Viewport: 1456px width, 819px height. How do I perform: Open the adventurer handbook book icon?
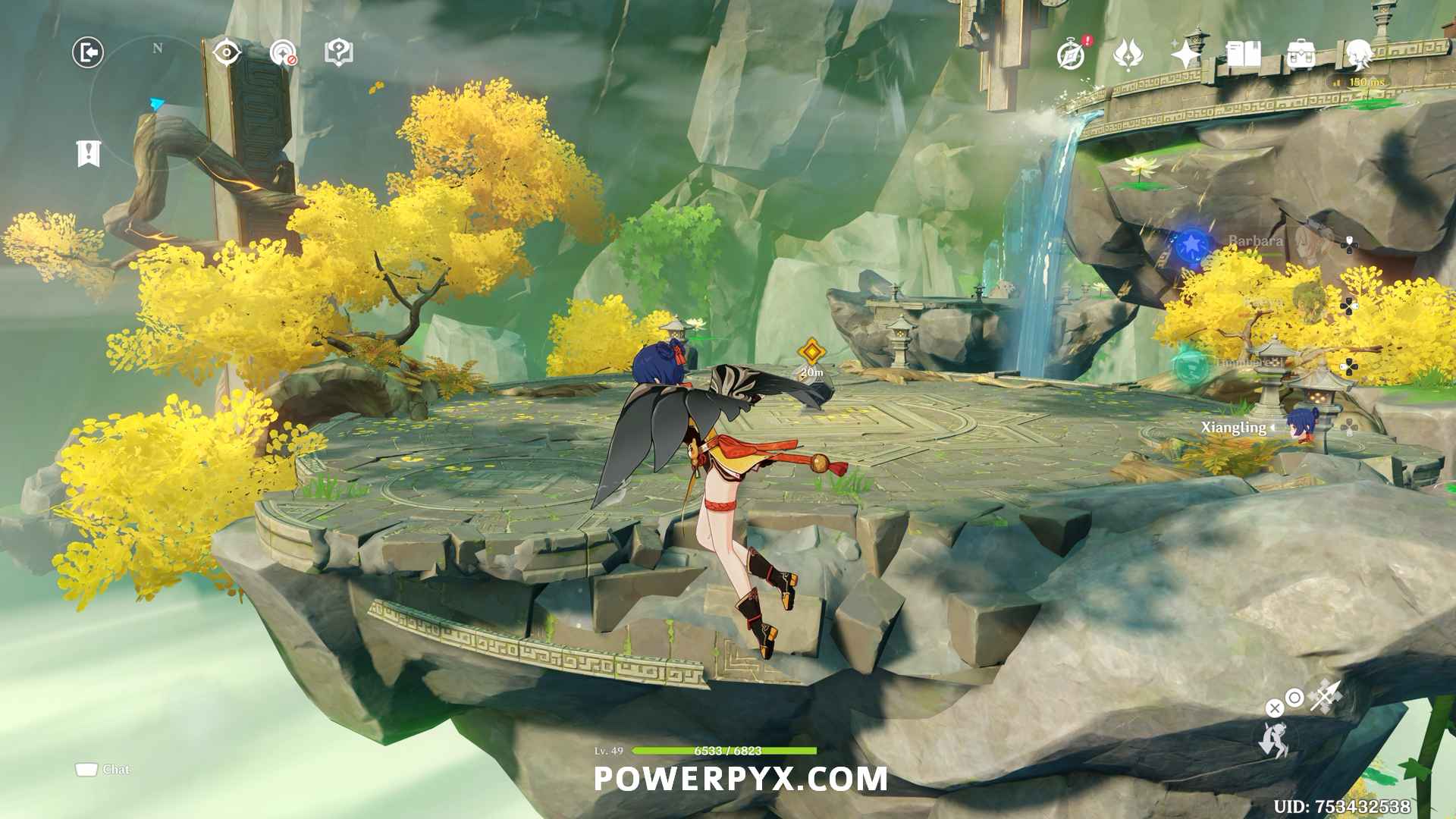[x=1243, y=55]
